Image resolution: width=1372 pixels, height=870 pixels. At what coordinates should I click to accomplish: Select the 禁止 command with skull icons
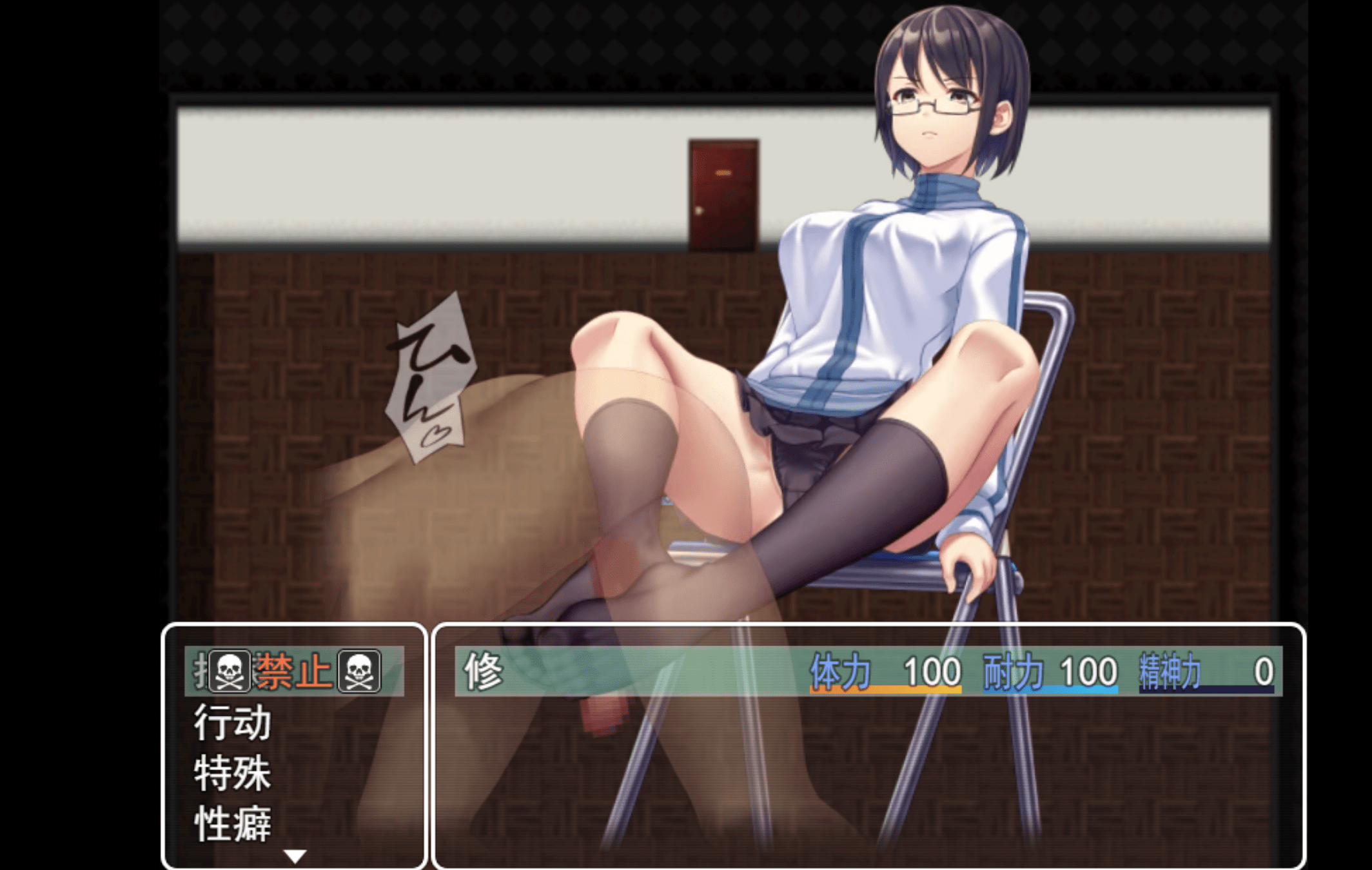294,671
